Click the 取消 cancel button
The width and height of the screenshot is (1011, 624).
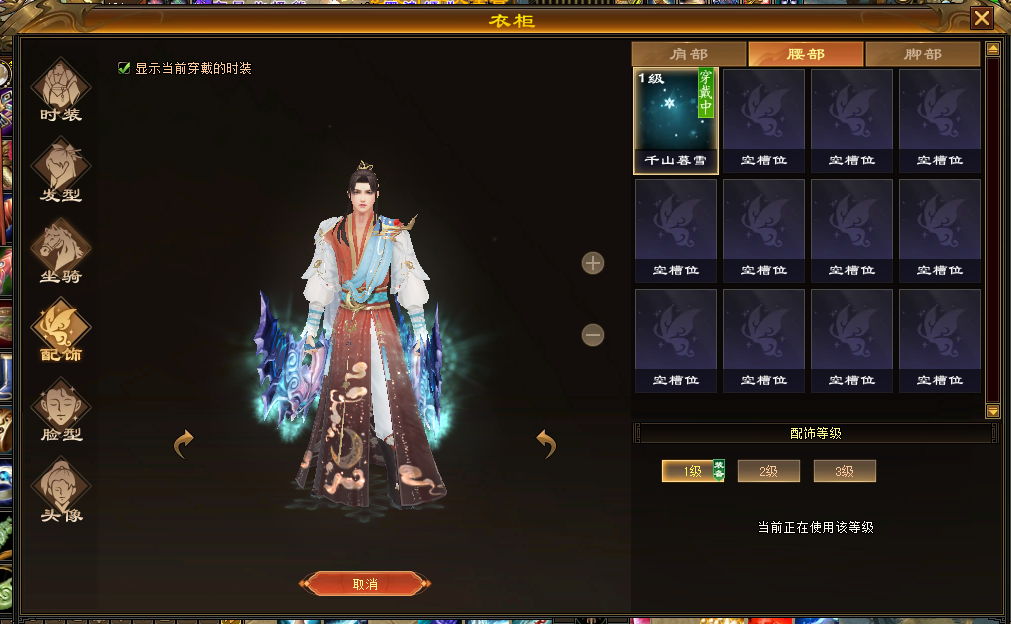(x=365, y=584)
